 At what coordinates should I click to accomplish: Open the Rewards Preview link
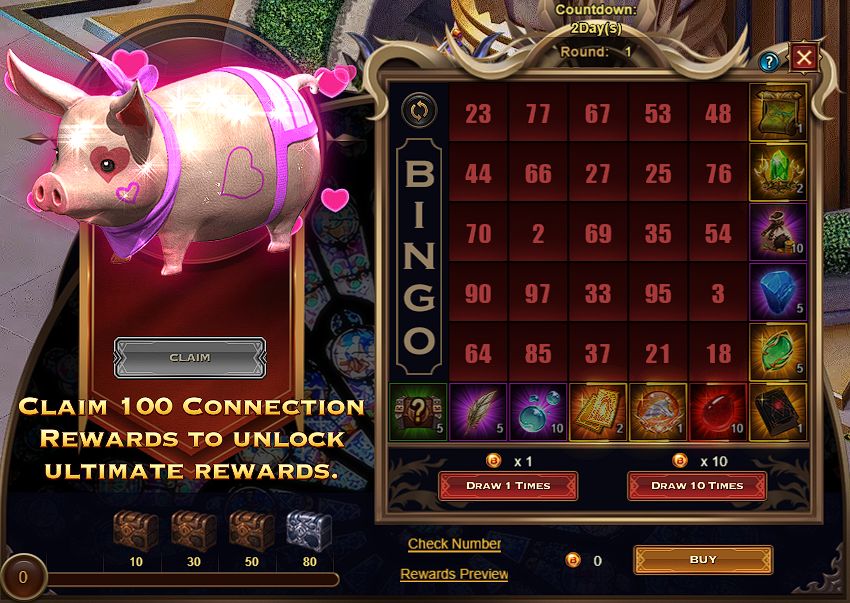[x=454, y=574]
